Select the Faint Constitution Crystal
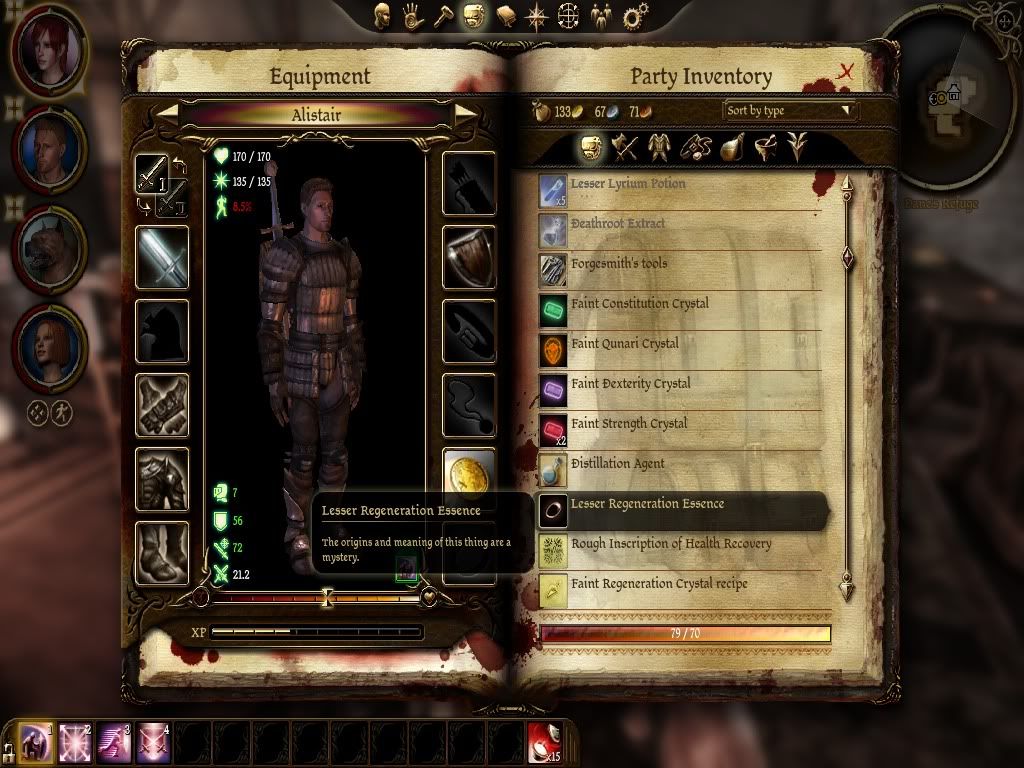This screenshot has width=1024, height=768. (639, 304)
